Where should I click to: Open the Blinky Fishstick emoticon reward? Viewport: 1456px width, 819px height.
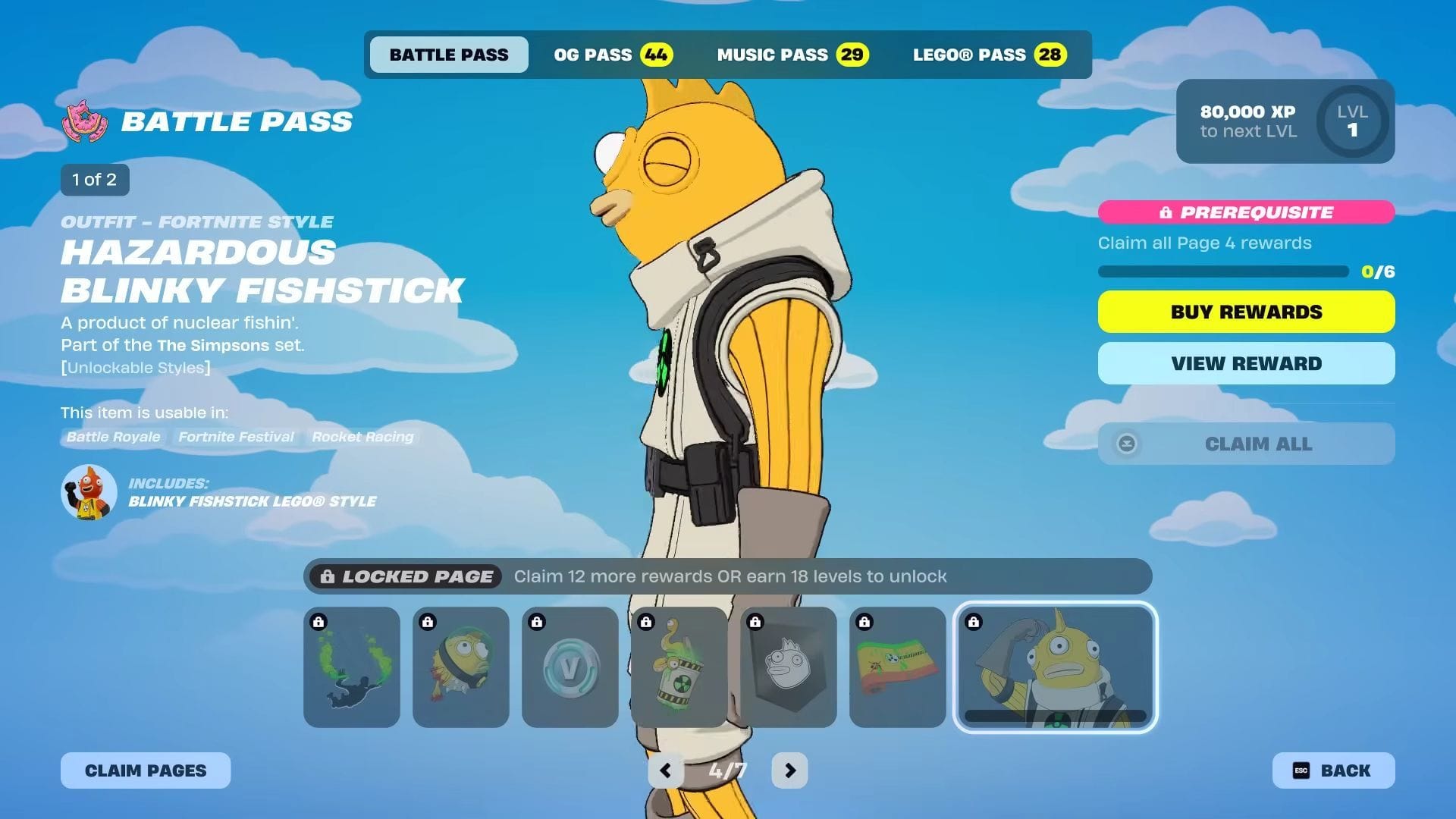point(461,667)
